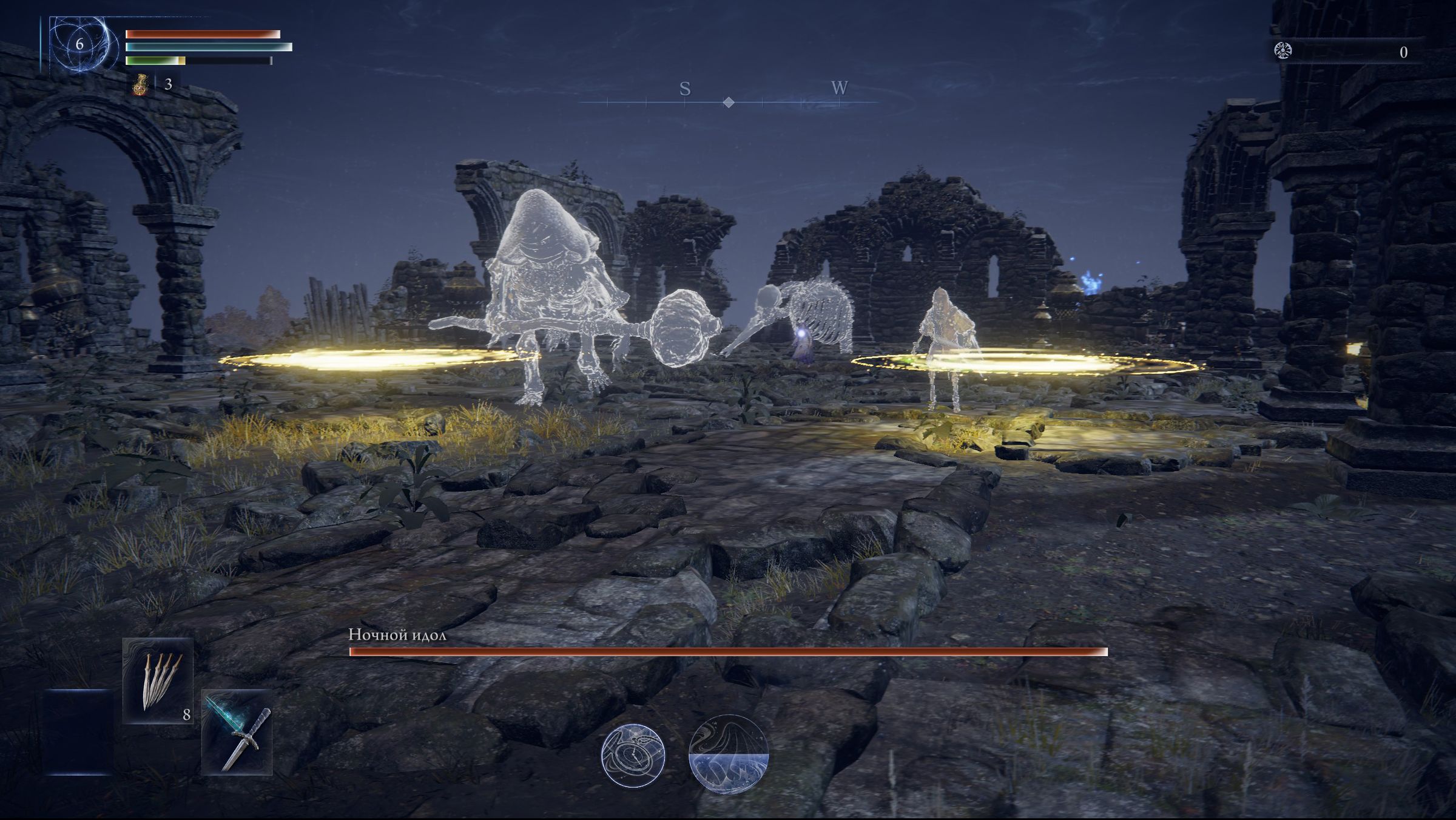The height and width of the screenshot is (820, 1456).
Task: Click the level 6 character emblem
Action: pos(80,44)
